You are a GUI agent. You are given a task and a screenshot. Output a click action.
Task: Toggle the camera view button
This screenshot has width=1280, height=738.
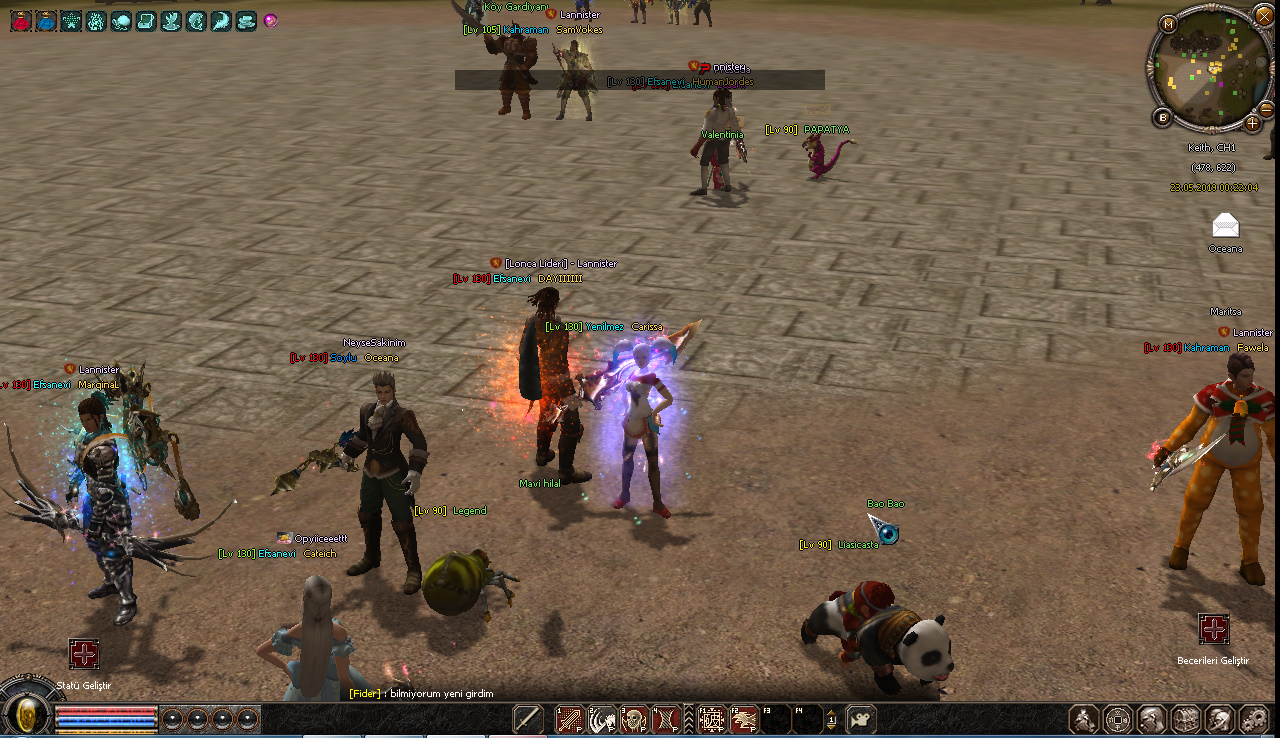(x=861, y=719)
